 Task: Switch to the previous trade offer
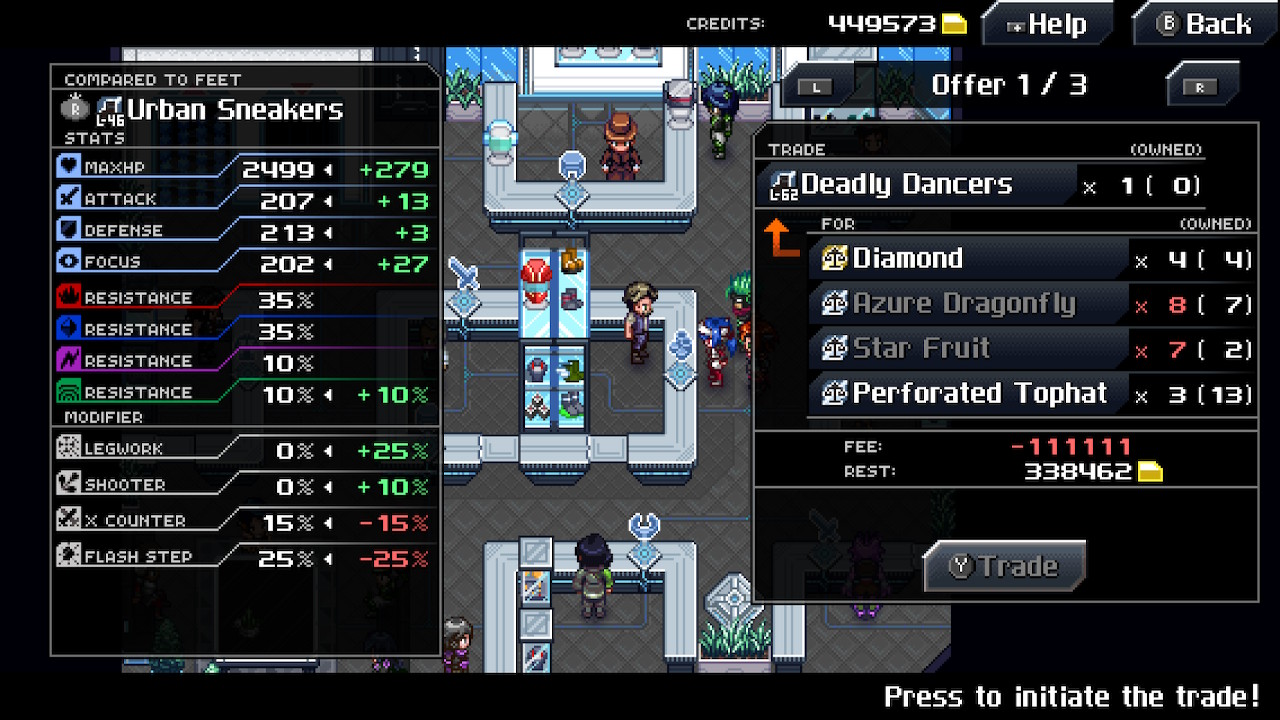pyautogui.click(x=818, y=87)
